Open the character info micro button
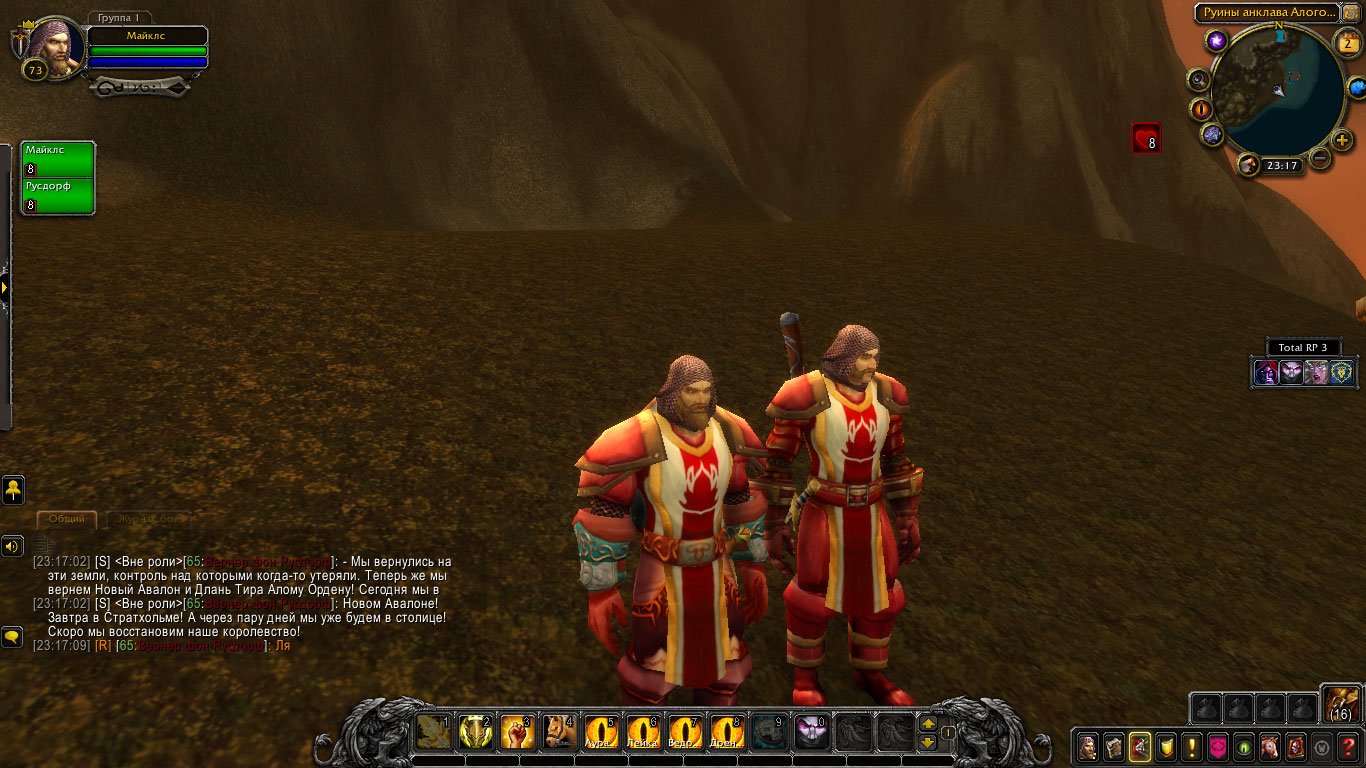Image resolution: width=1366 pixels, height=768 pixels. (1087, 746)
